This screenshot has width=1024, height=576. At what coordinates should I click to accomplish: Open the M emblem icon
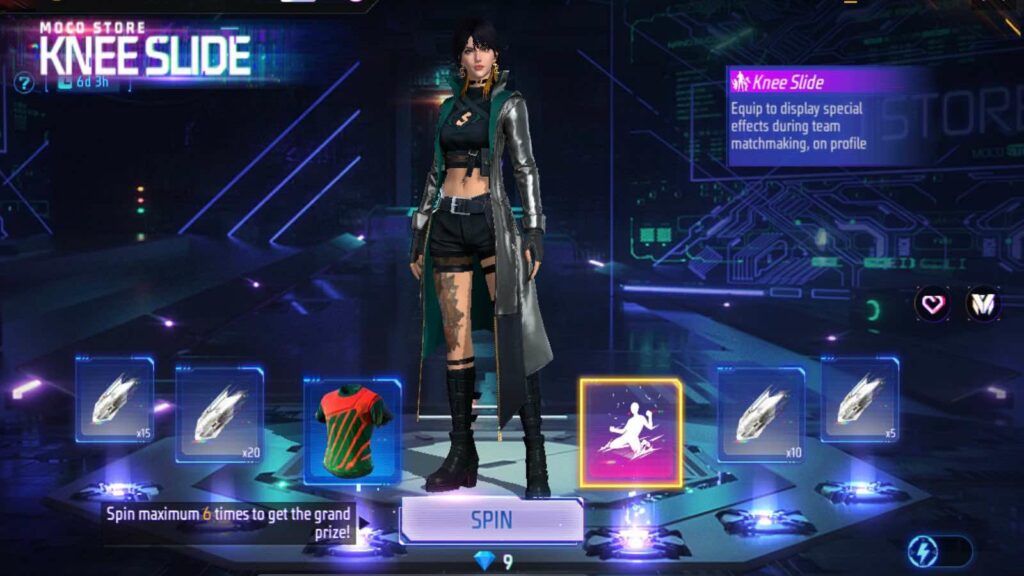pyautogui.click(x=983, y=303)
